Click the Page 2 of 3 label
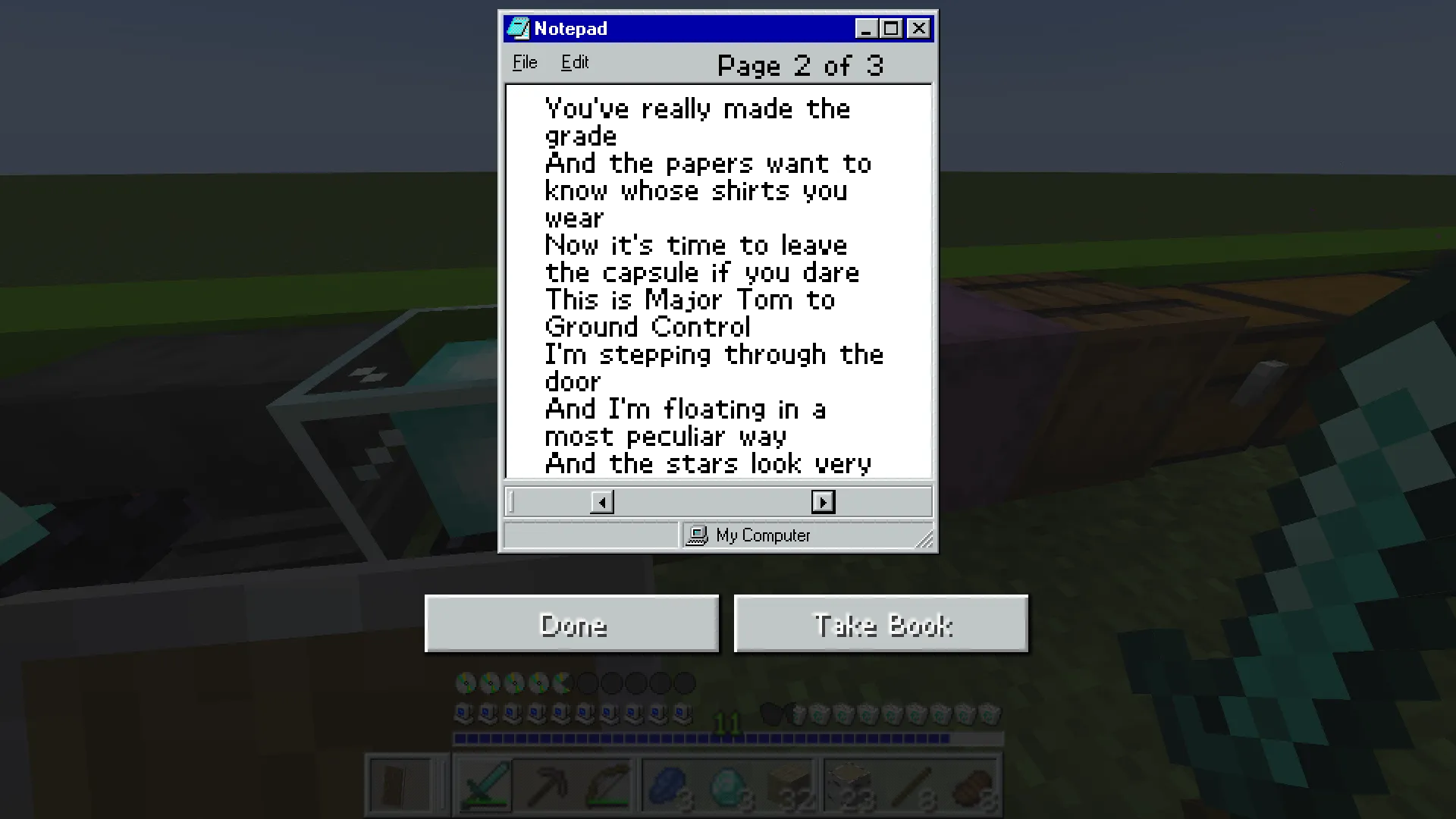Screen dimensions: 1456x819 [801, 65]
